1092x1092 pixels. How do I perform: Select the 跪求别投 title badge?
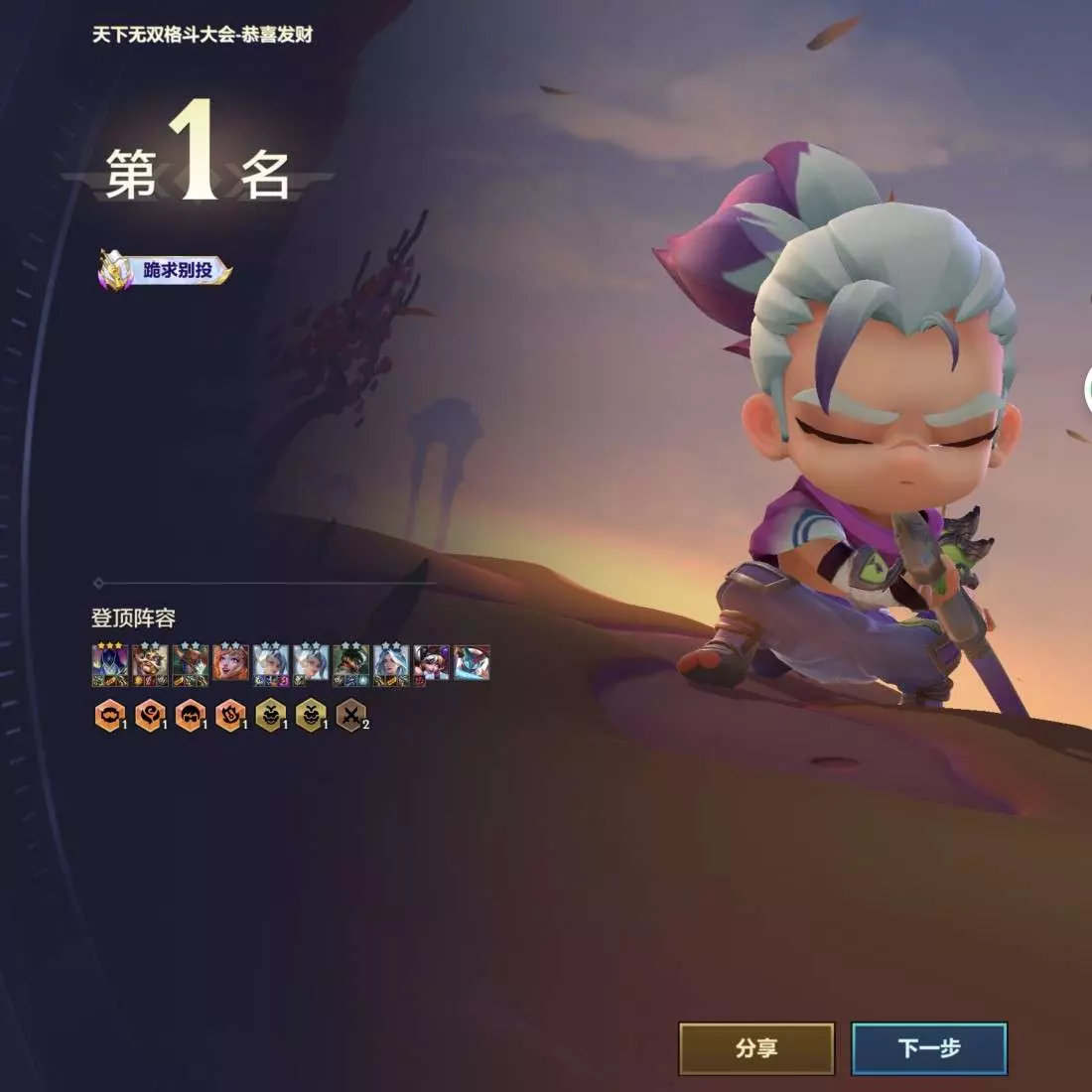(165, 270)
